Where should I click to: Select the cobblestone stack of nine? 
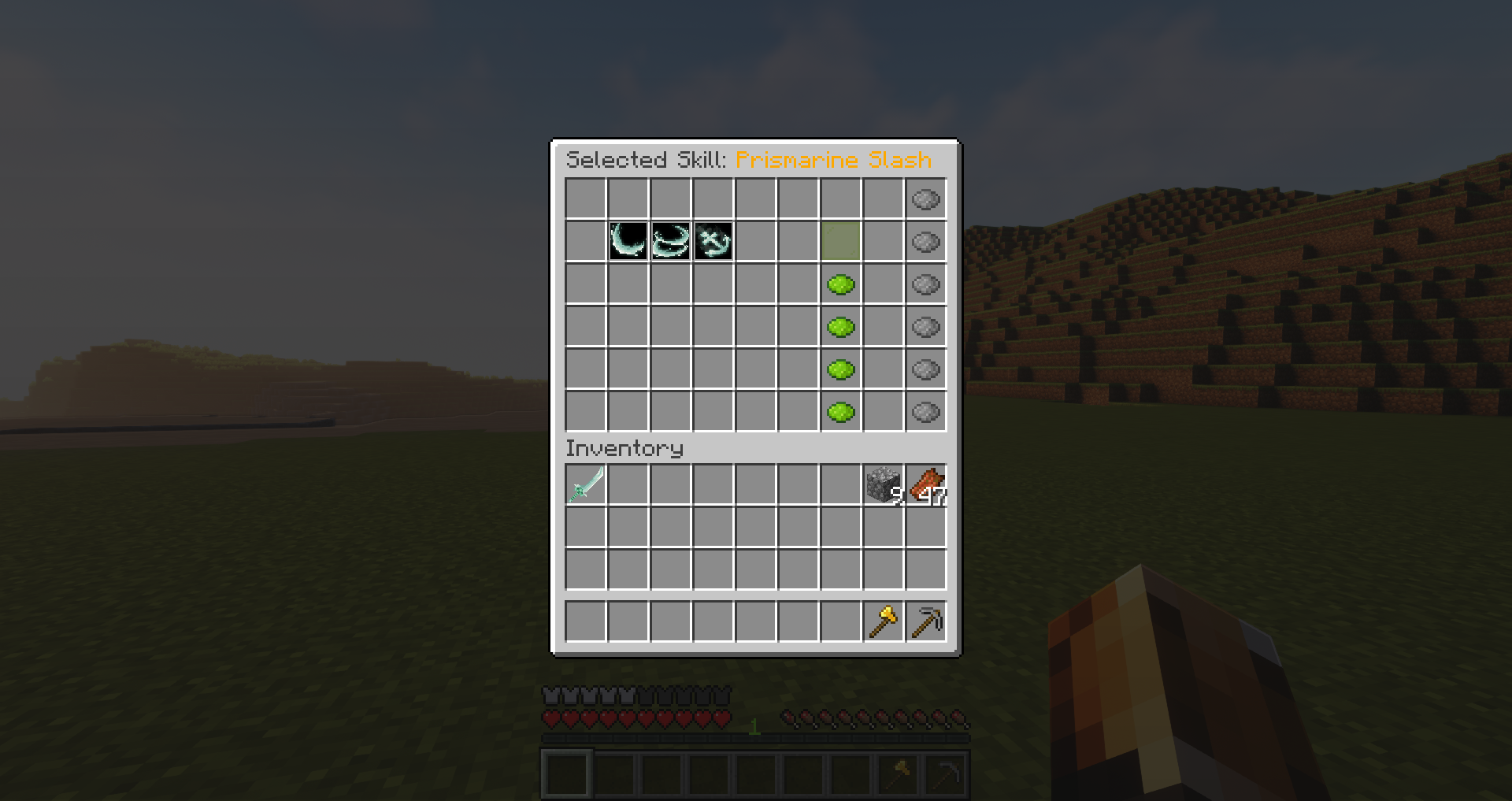883,486
